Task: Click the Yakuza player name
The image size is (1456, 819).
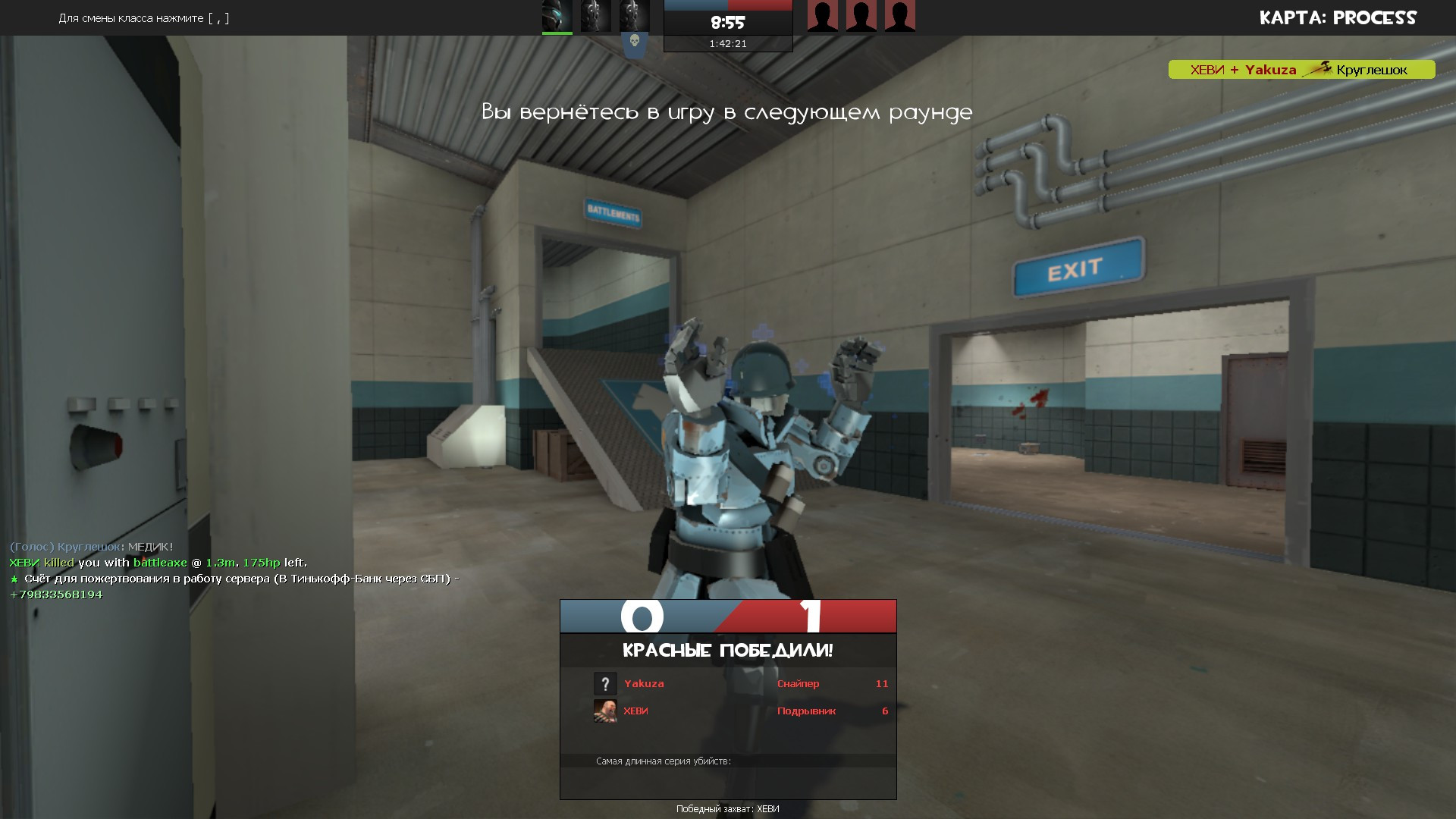Action: (643, 683)
